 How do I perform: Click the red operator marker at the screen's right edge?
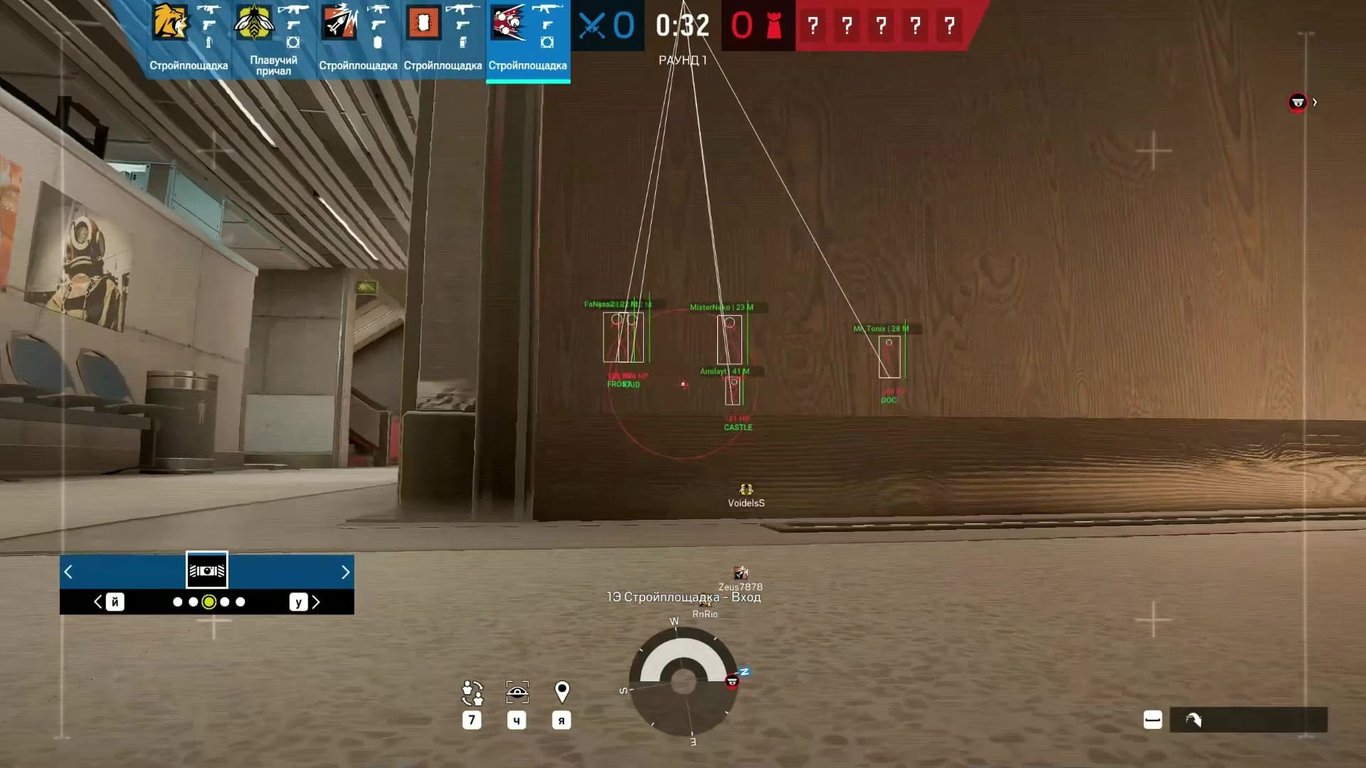1297,101
